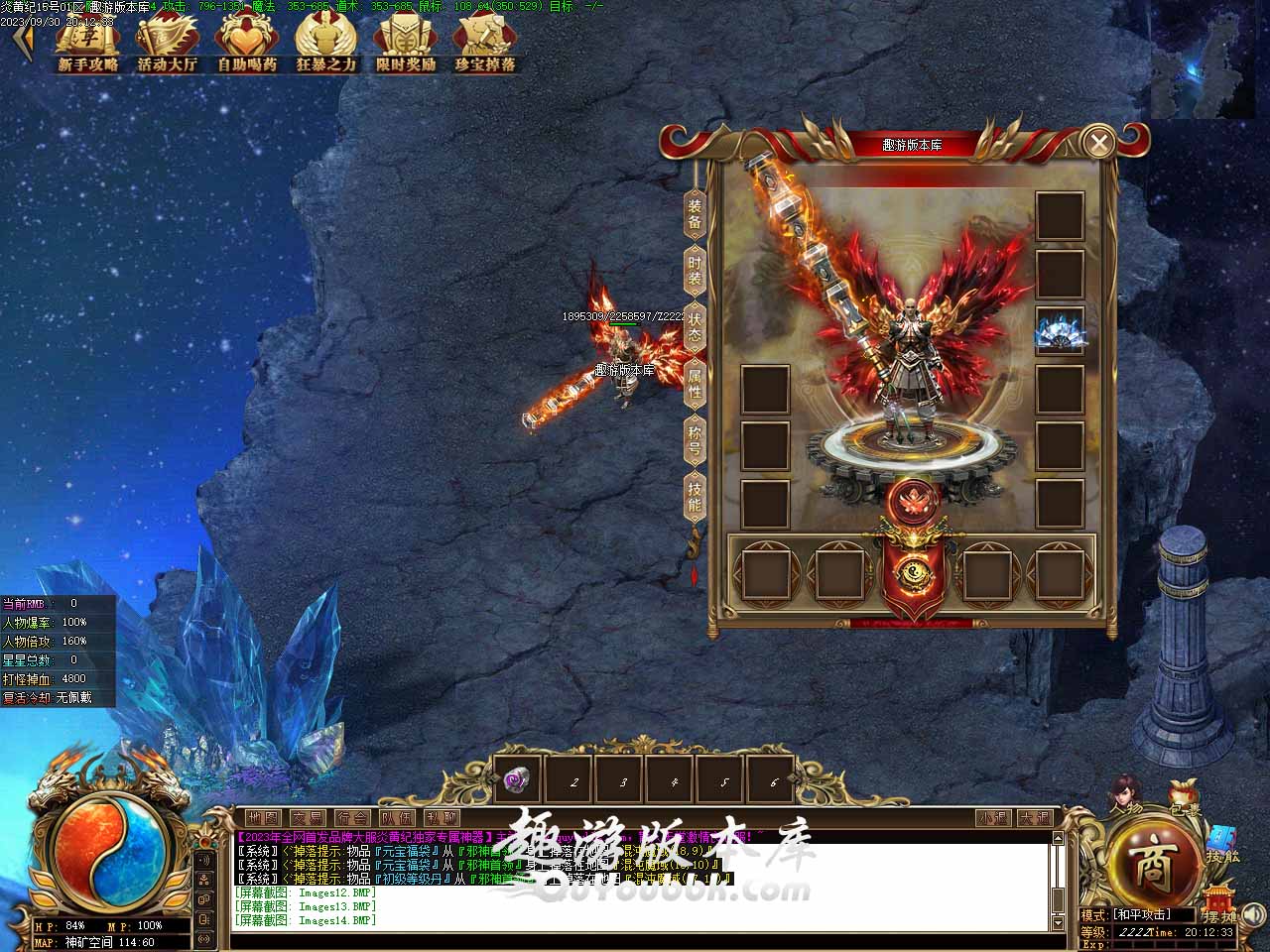Image resolution: width=1270 pixels, height=952 pixels.
Task: Switch to the 装备 equipment tab
Action: coord(695,214)
